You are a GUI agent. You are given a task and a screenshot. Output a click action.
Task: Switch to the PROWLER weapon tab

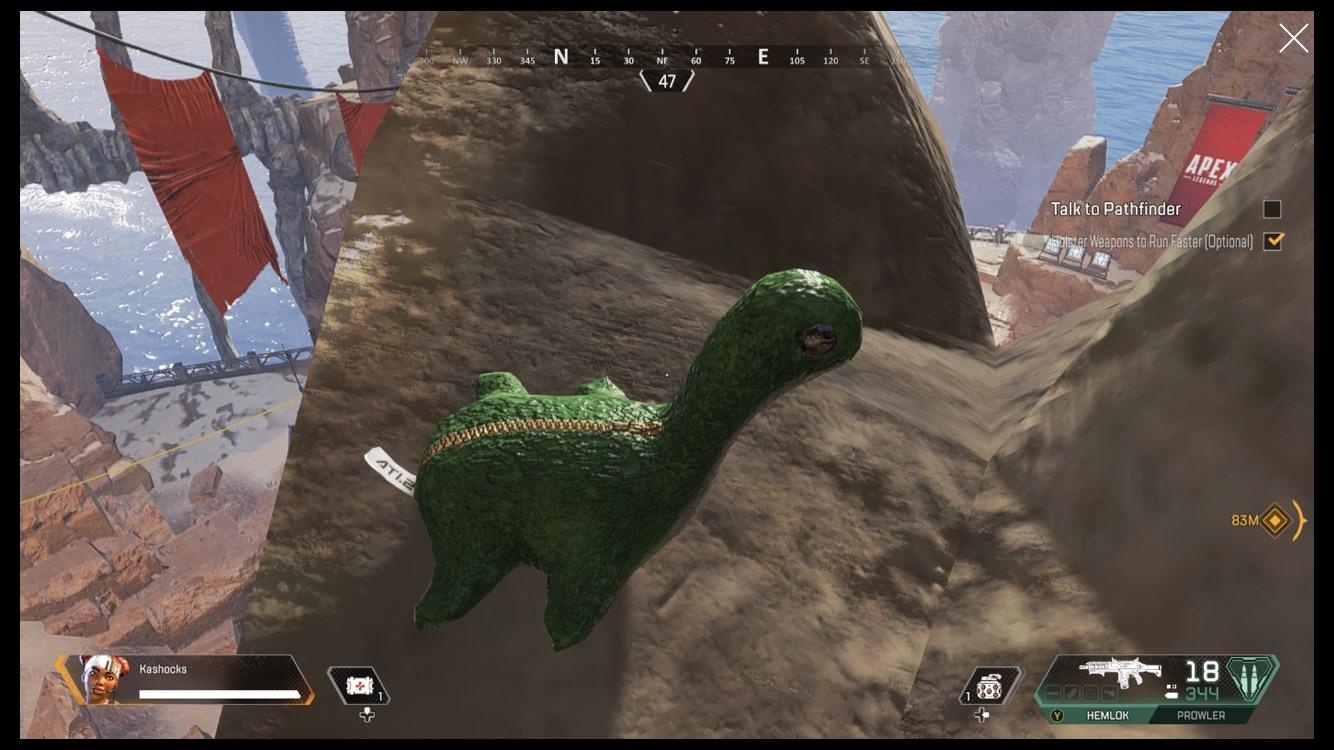click(1200, 715)
